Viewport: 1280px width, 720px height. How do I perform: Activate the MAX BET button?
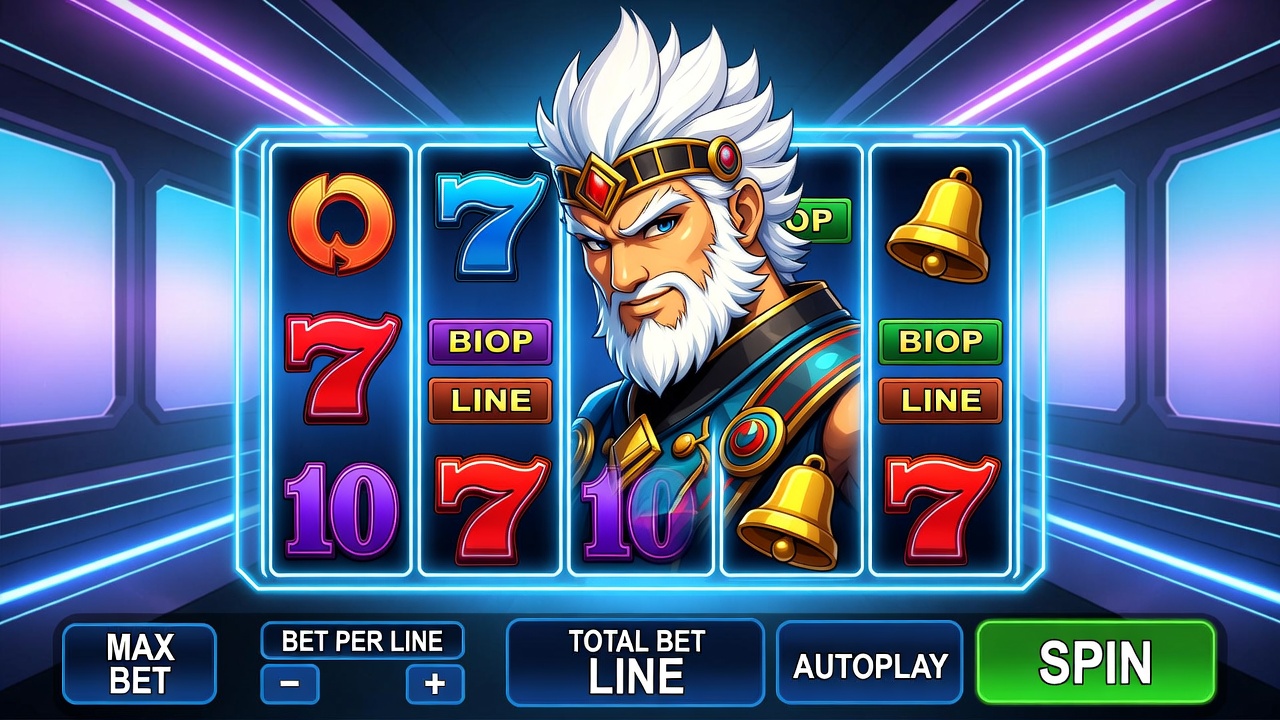(139, 663)
